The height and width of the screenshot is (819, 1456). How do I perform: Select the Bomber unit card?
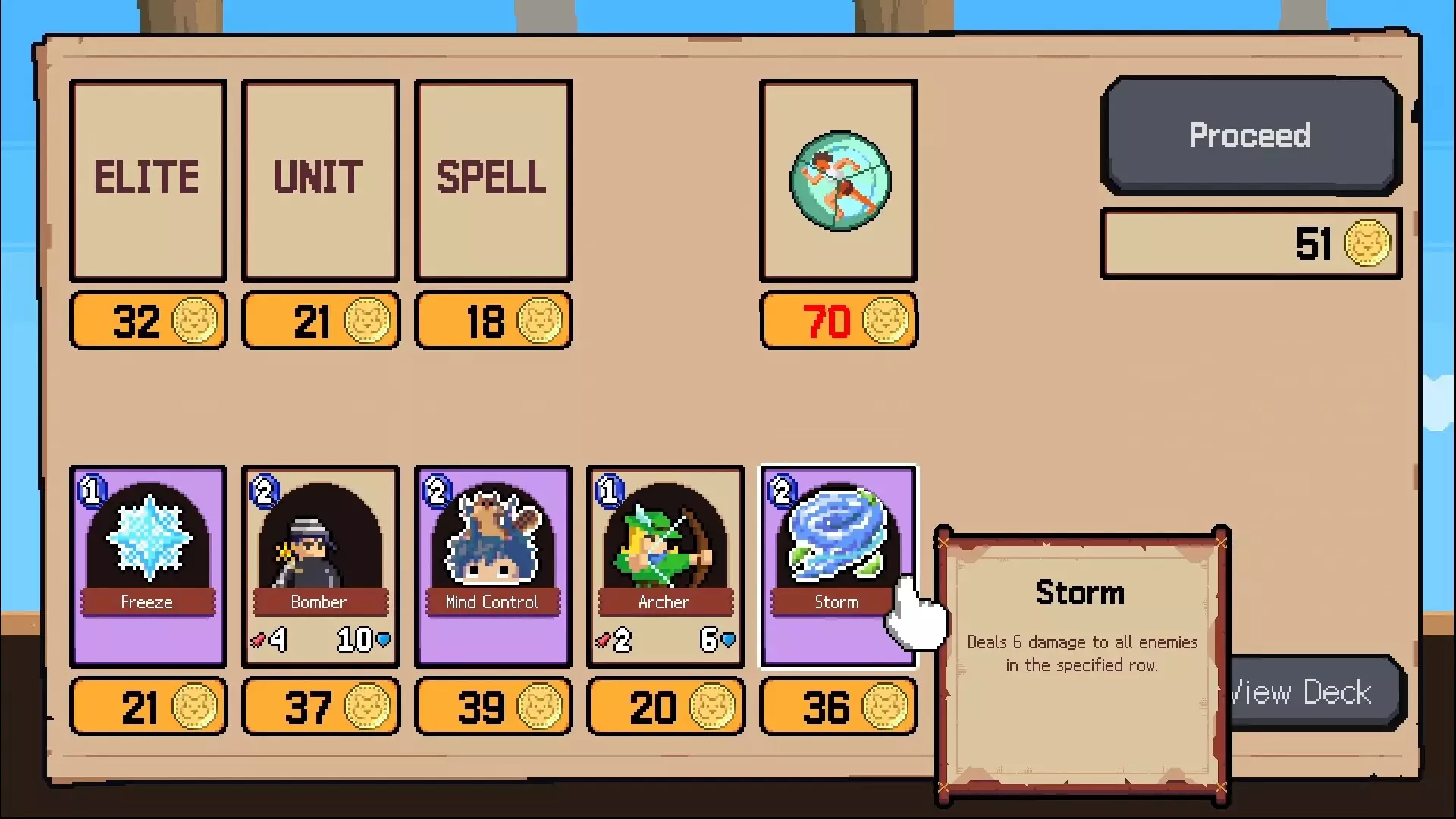tap(321, 565)
